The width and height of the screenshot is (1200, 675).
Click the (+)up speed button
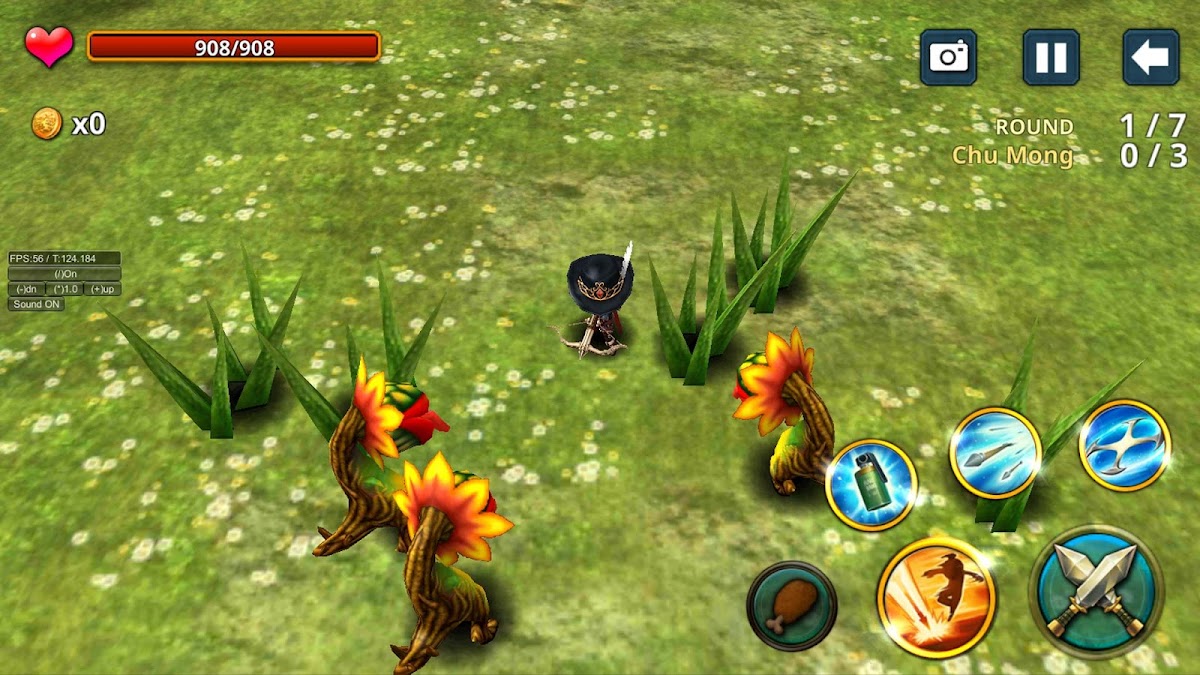[103, 289]
